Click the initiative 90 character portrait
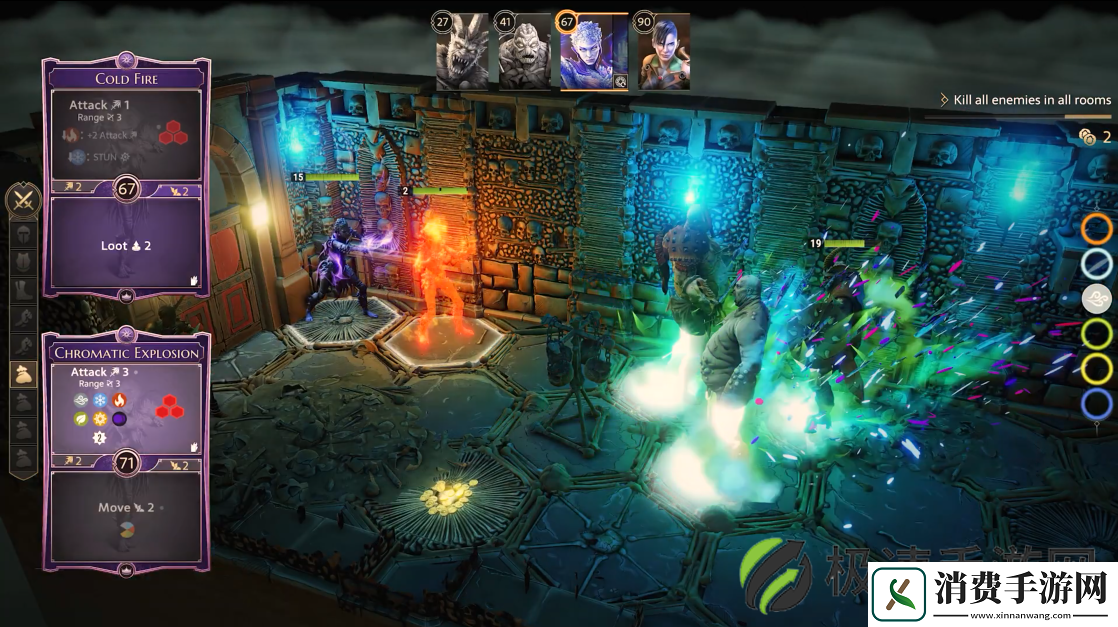This screenshot has height=627, width=1118. point(663,51)
